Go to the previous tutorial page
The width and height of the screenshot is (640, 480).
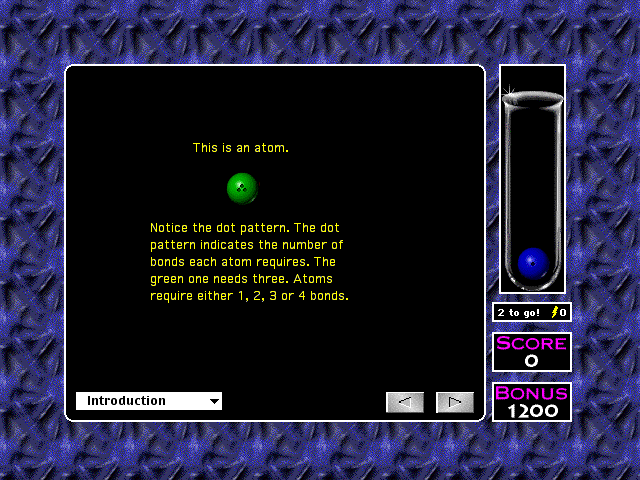click(x=405, y=402)
